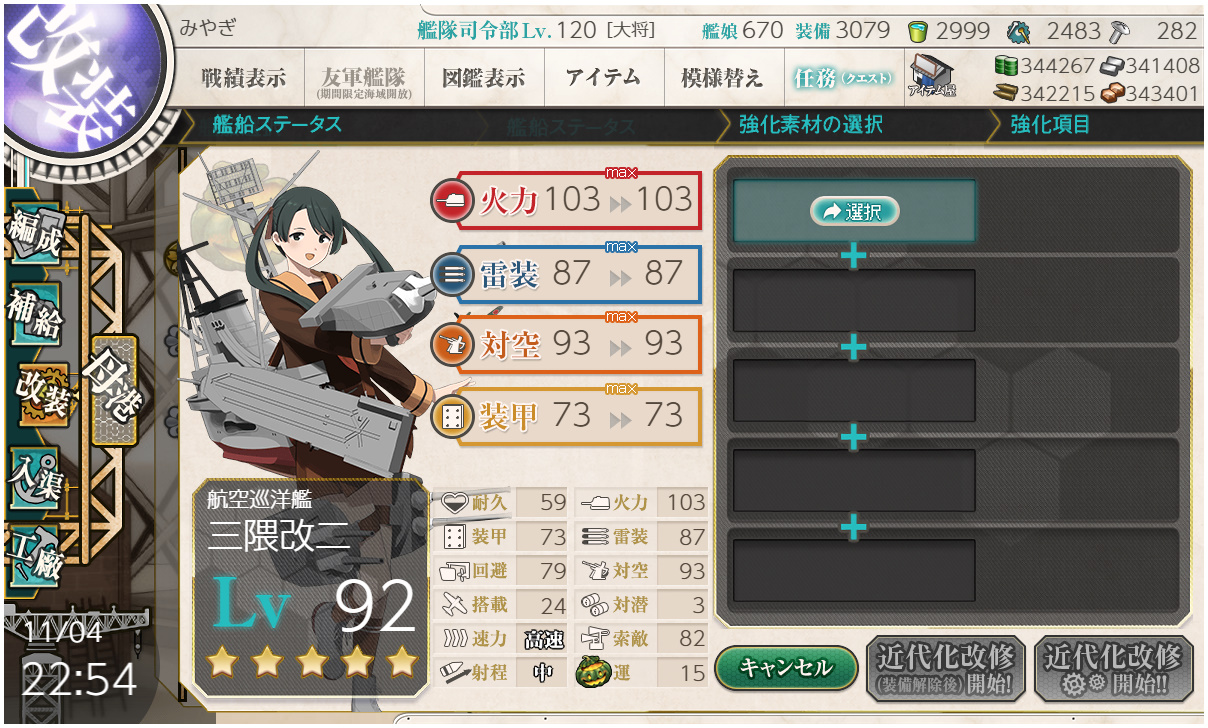1208x728 pixels.
Task: Open the item shop building icon
Action: pyautogui.click(x=932, y=77)
